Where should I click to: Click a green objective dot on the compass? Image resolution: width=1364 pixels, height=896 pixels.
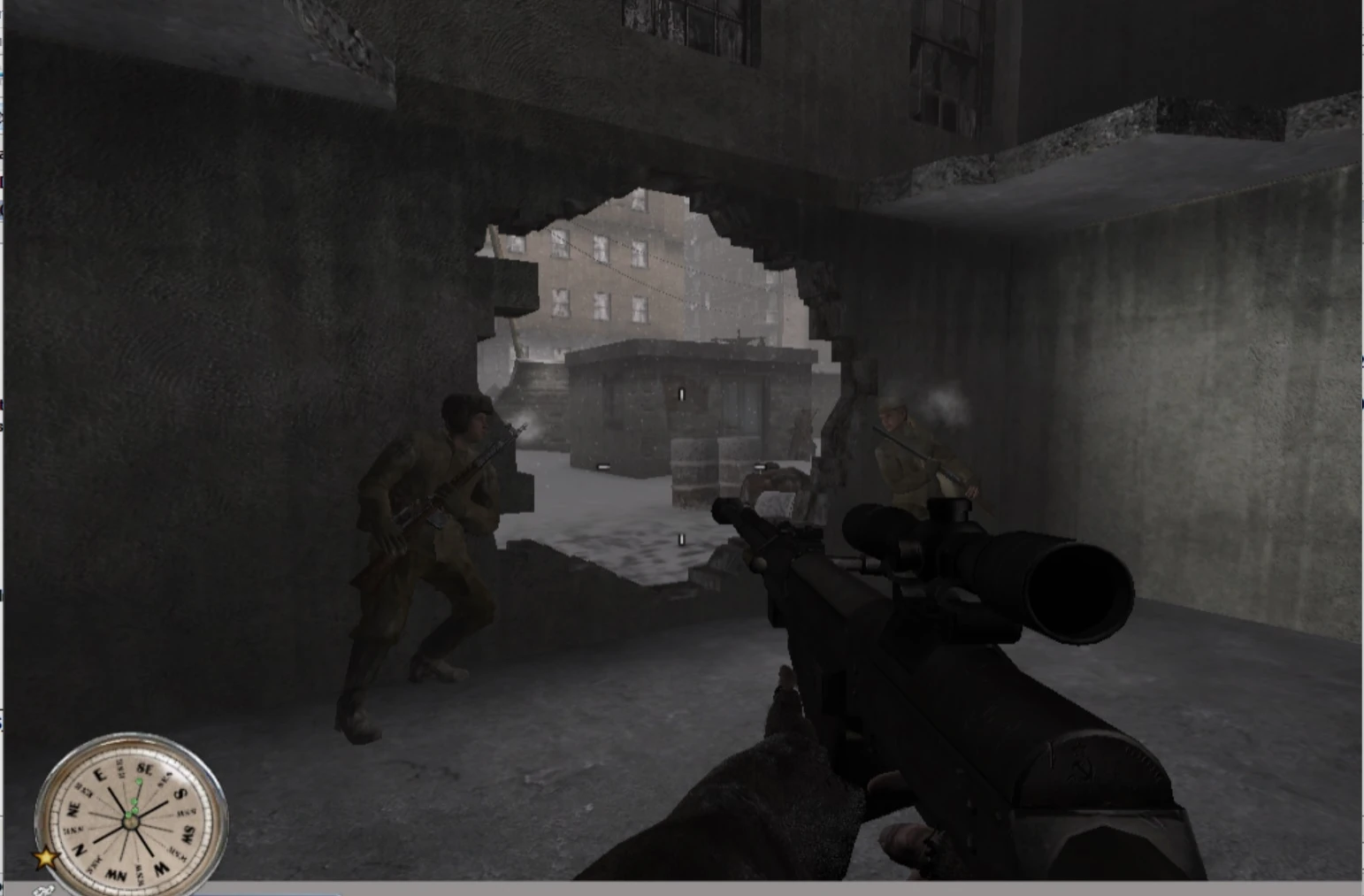click(x=138, y=783)
